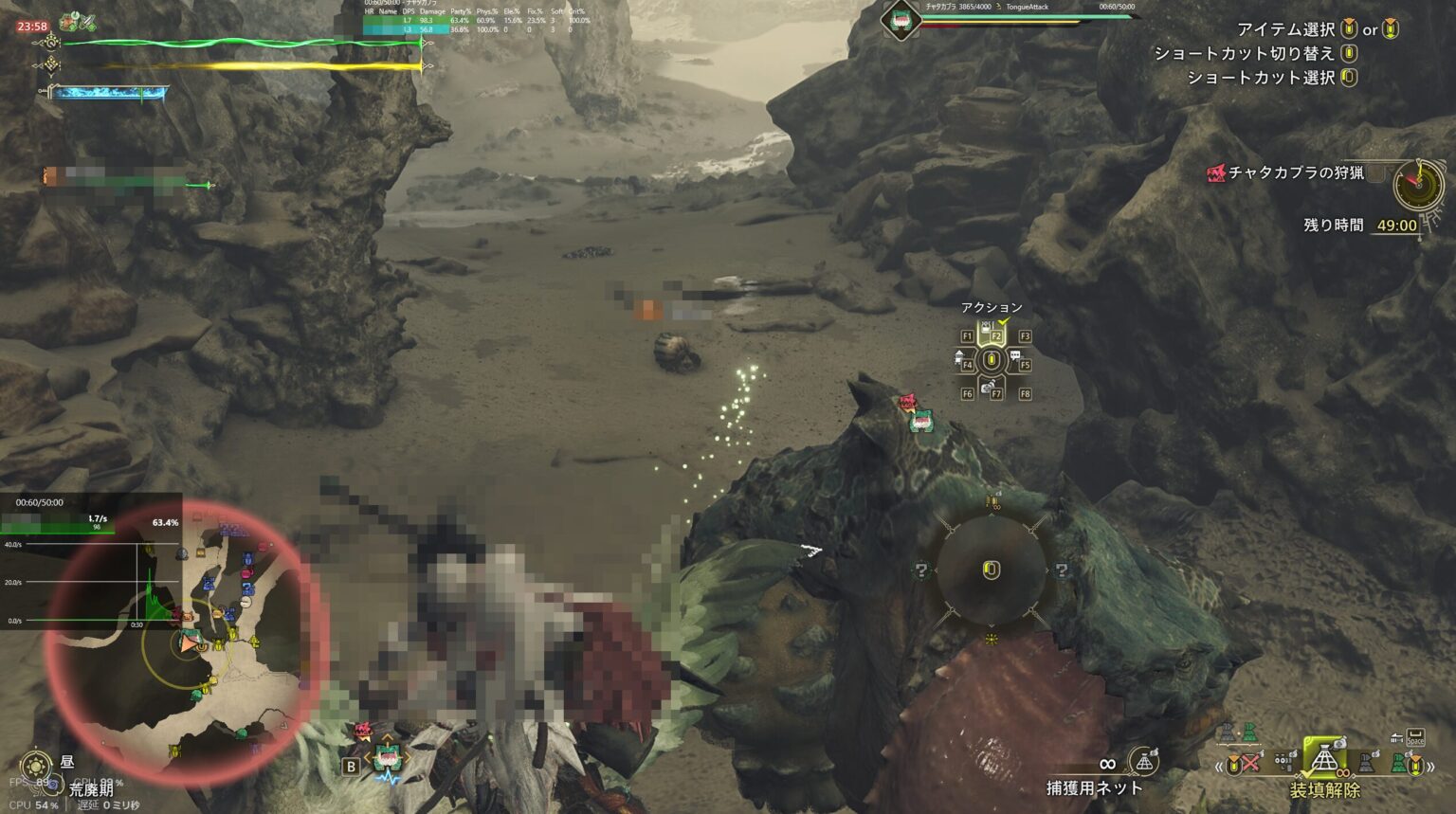Click the Chatacabra hunt quest objective

(x=1296, y=172)
